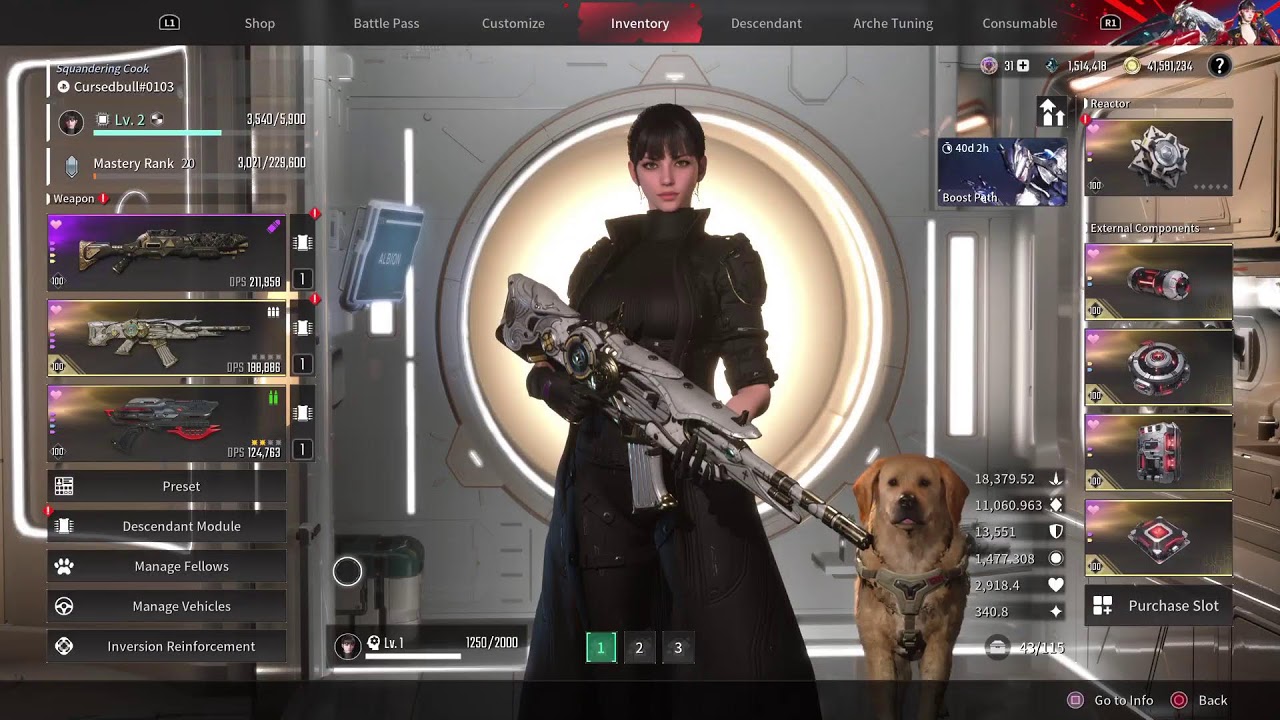Switch to the Consumable tab
1280x720 pixels.
1019,23
